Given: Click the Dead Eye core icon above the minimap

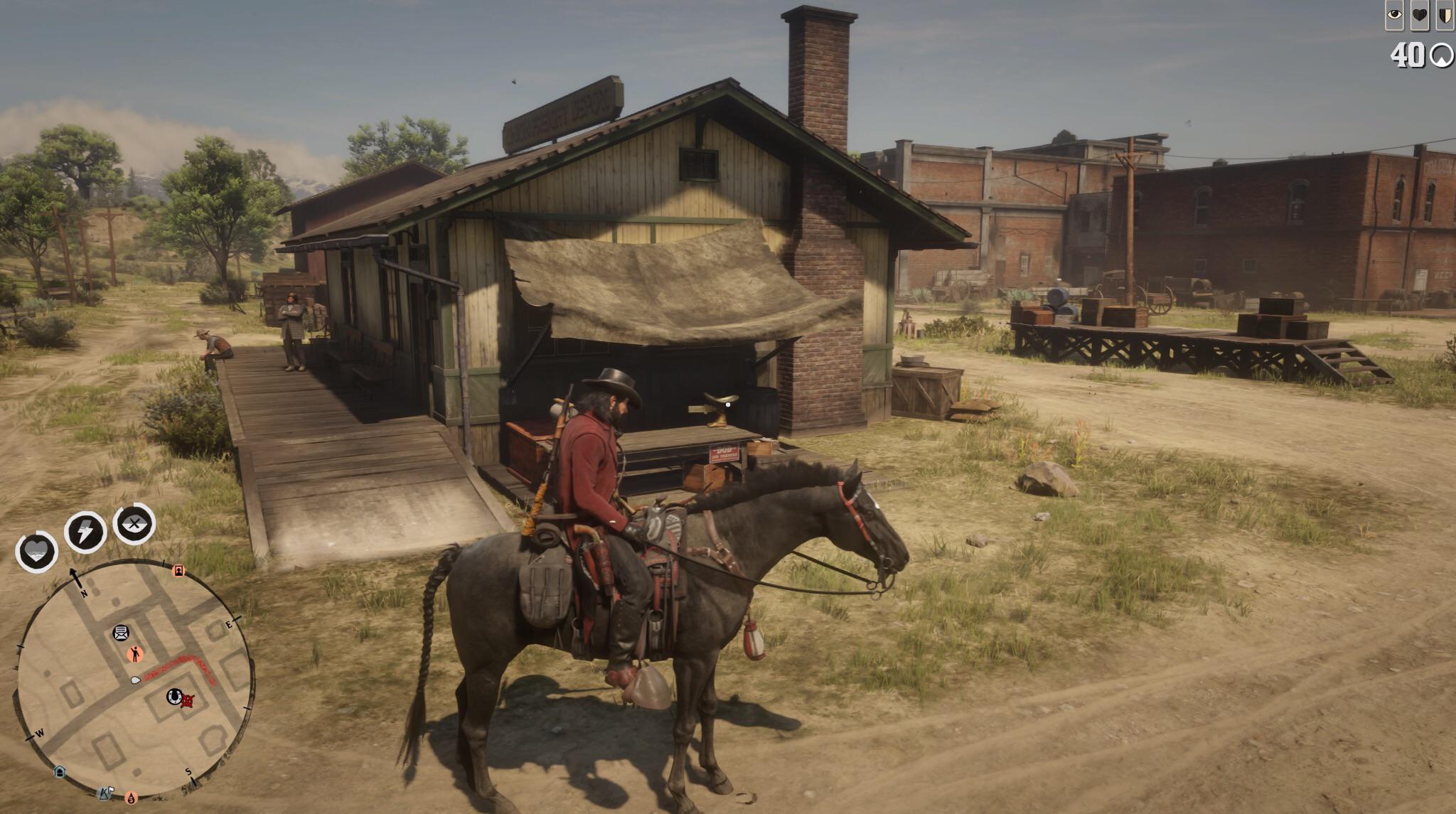Looking at the screenshot, I should (134, 525).
